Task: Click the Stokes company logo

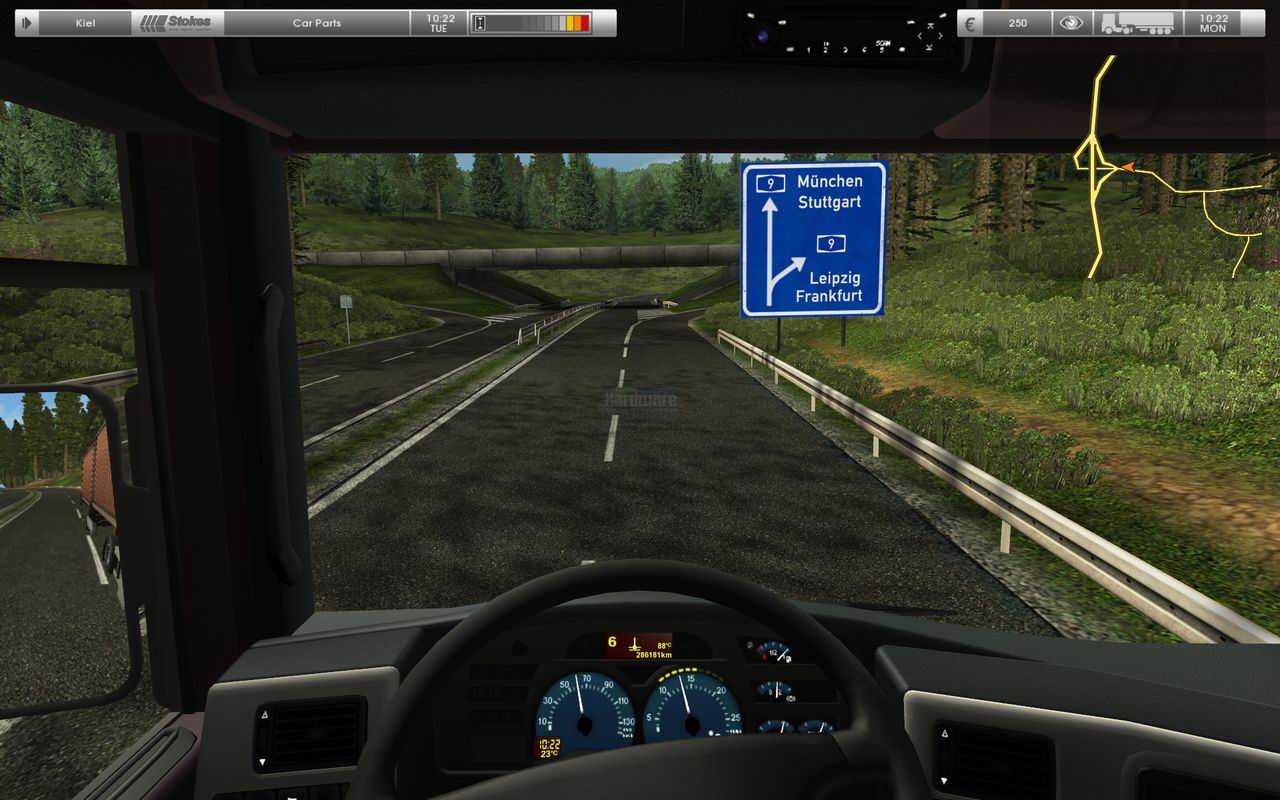Action: coord(178,23)
